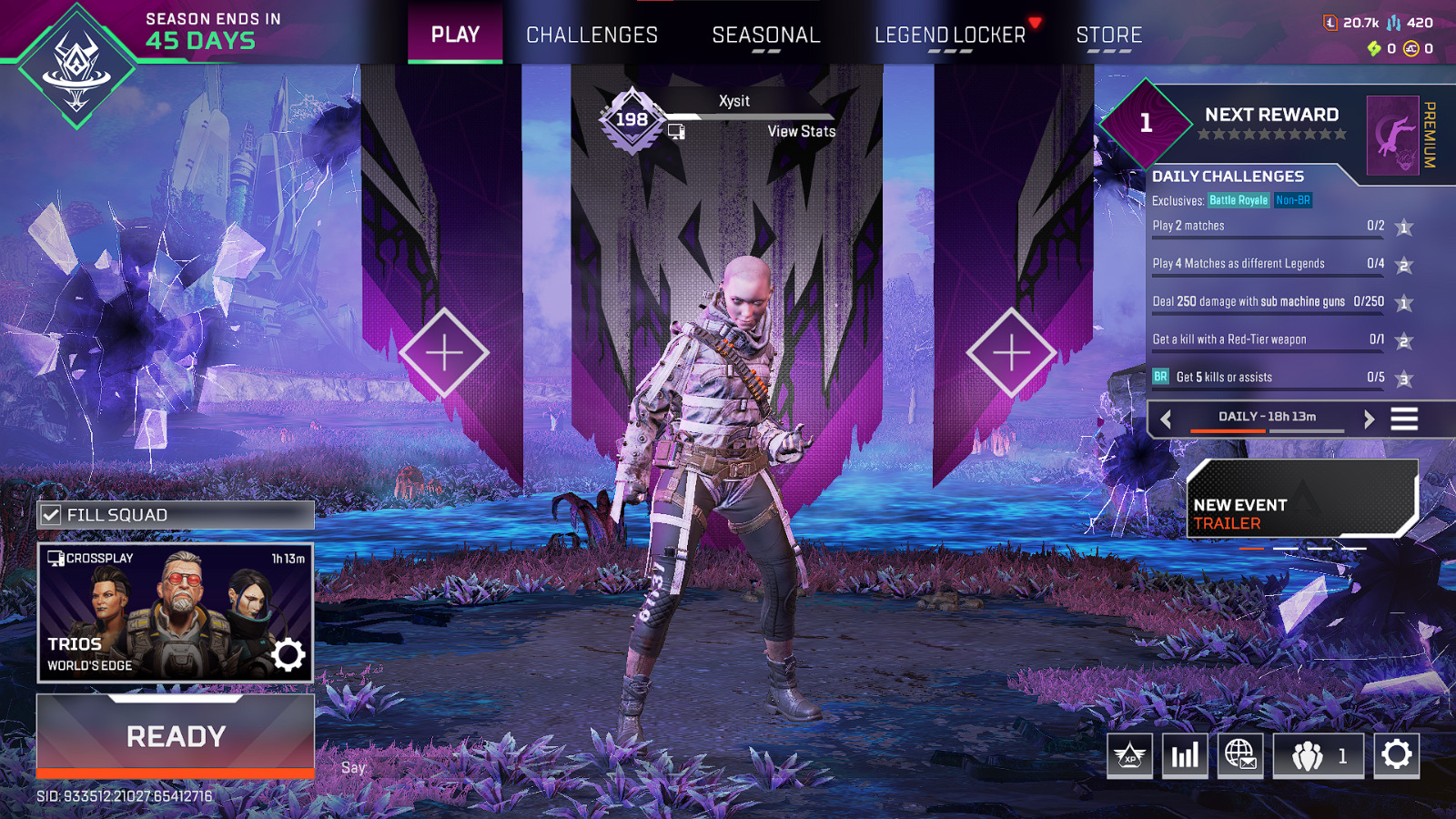Toggle the Fill Squad checkbox
The height and width of the screenshot is (819, 1456).
point(50,514)
